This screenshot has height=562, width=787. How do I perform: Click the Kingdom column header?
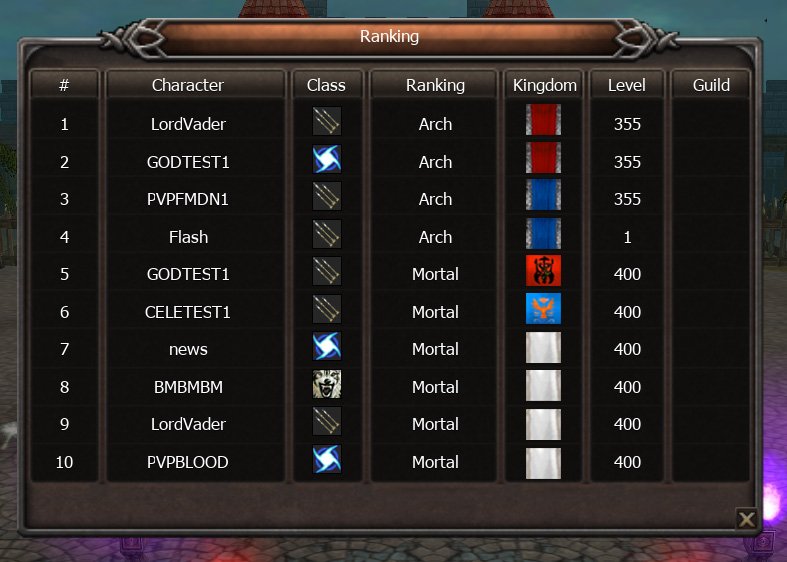[544, 85]
